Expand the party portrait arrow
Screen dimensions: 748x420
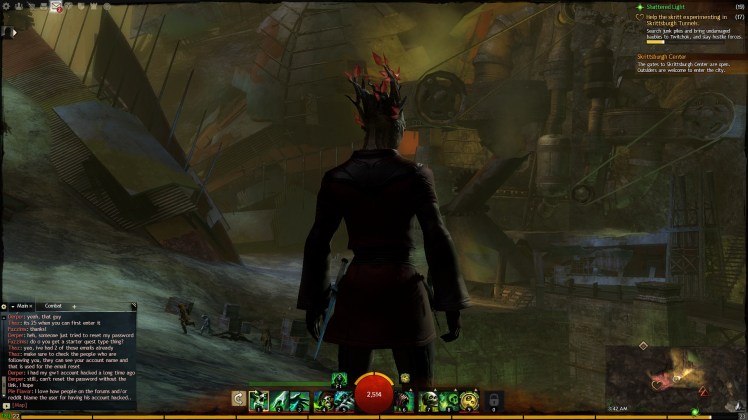pos(14,33)
